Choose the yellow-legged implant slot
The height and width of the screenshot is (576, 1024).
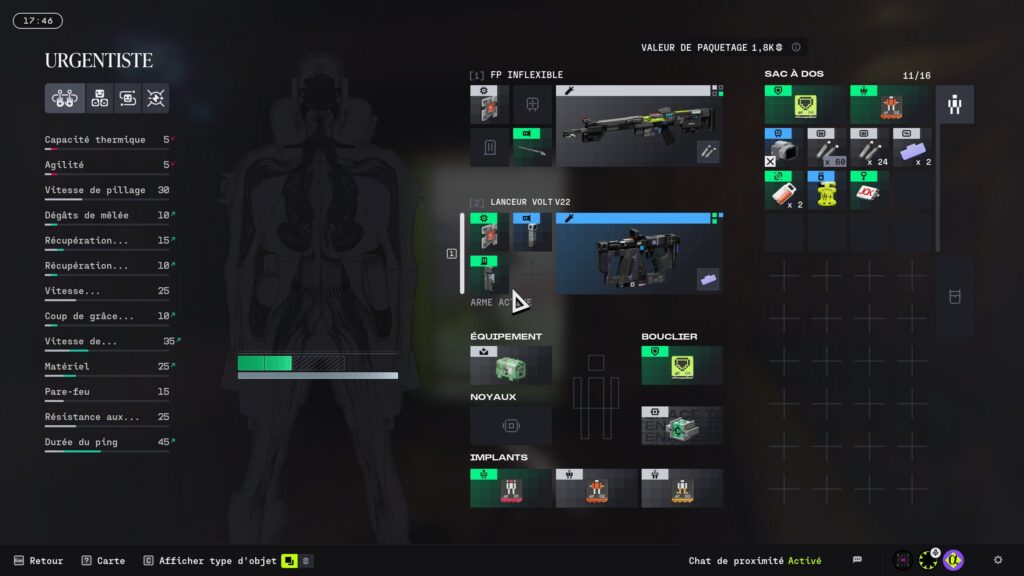681,488
